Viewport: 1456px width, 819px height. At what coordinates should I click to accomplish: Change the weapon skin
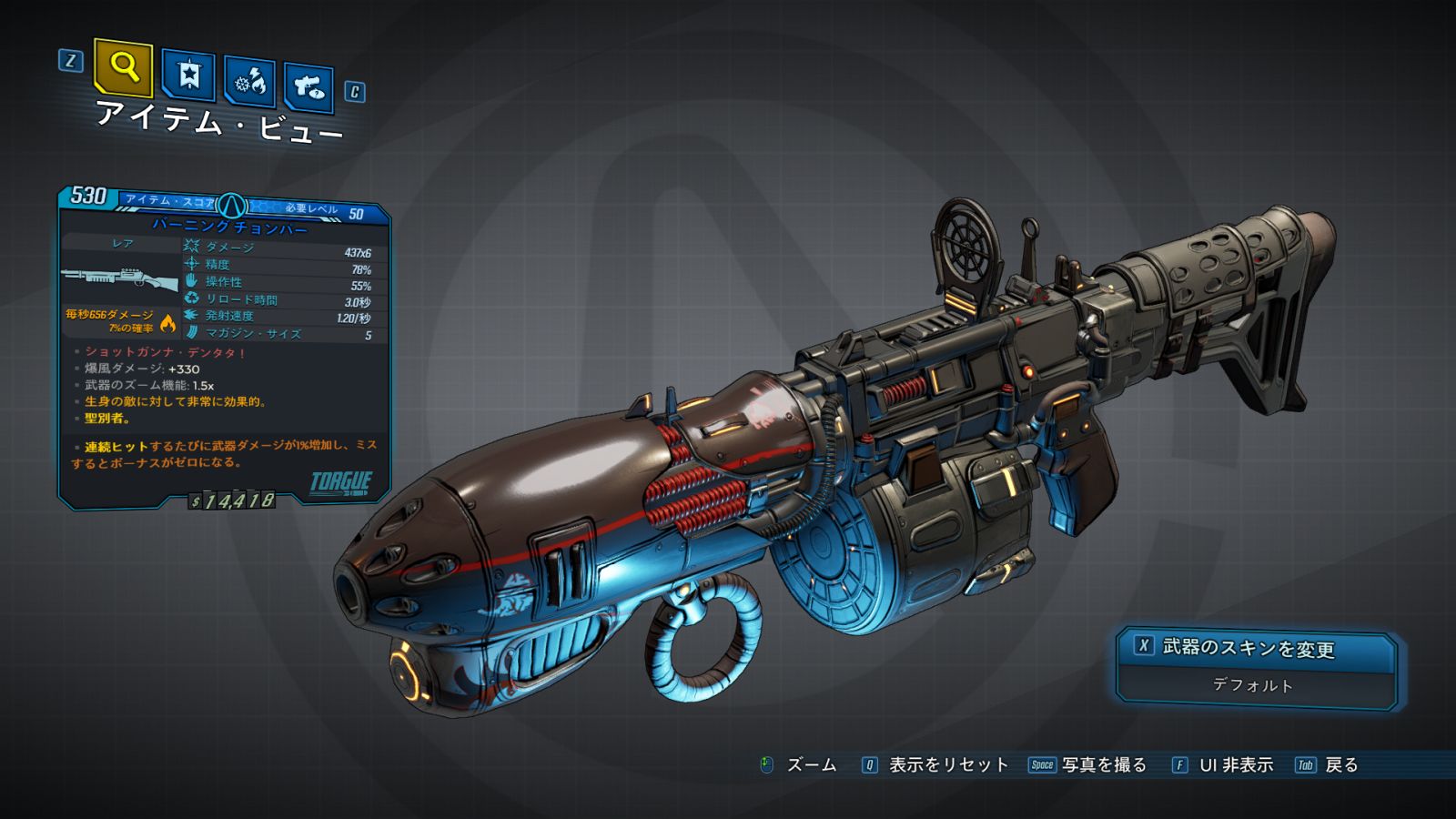pos(1256,648)
